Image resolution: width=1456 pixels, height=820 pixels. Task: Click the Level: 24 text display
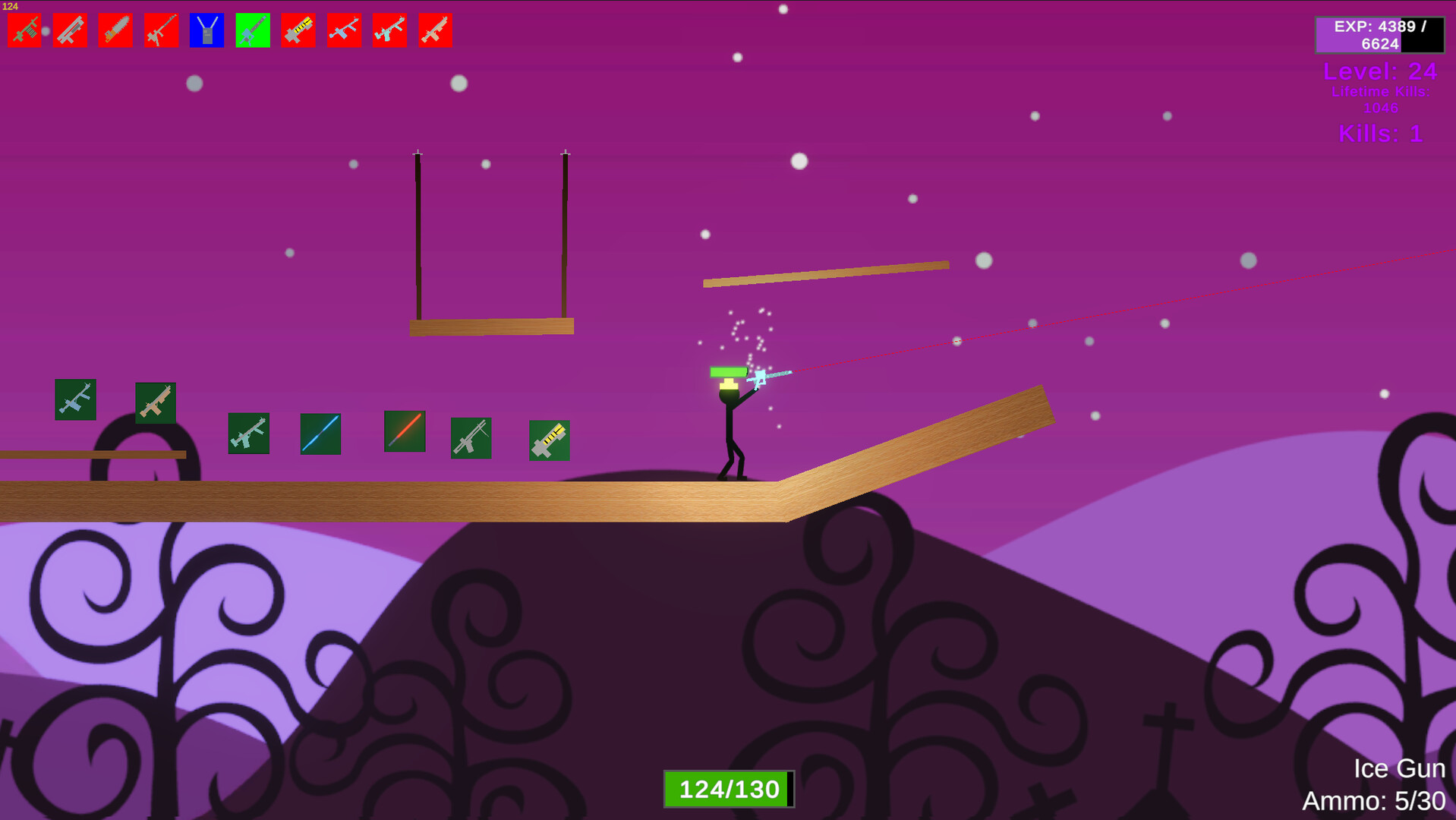click(x=1380, y=72)
